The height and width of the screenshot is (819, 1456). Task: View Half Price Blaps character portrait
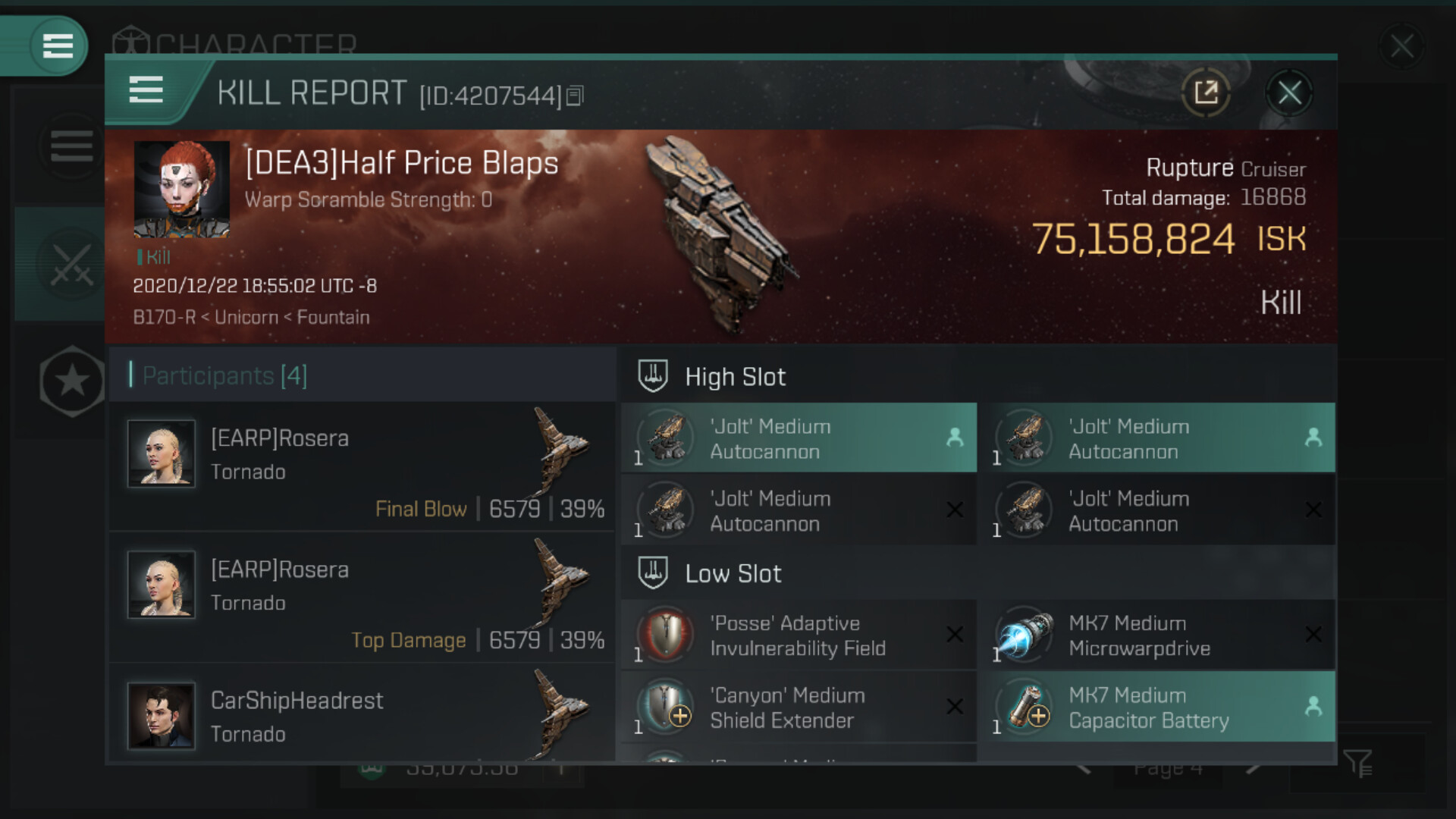pos(182,189)
